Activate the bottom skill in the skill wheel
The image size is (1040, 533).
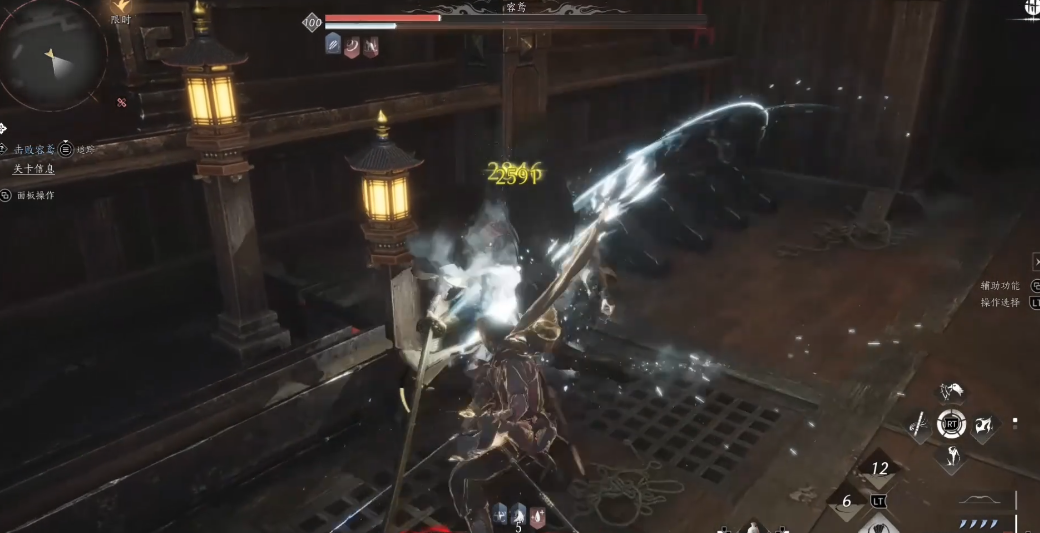(x=951, y=458)
